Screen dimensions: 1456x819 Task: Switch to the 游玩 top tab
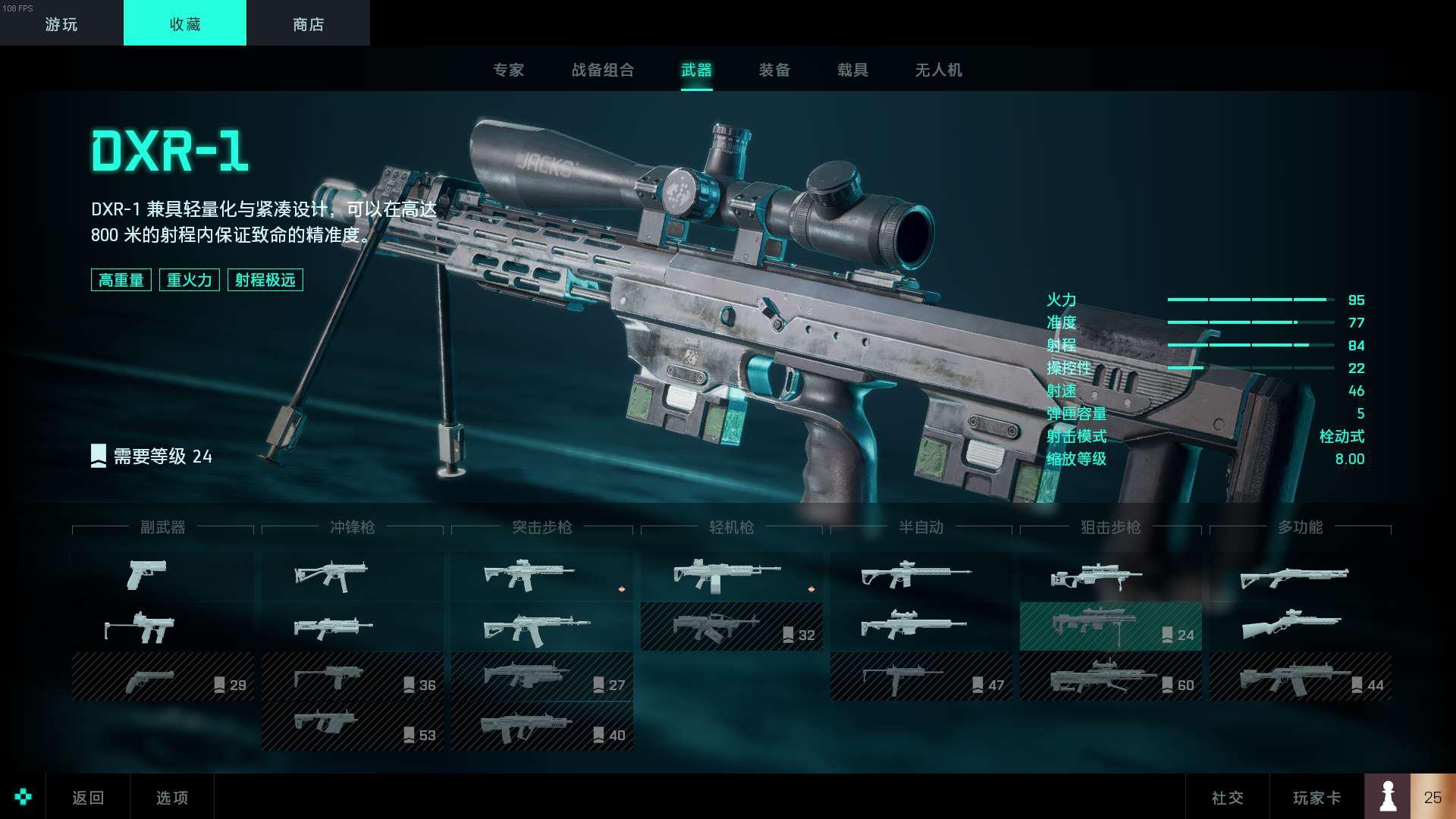61,24
